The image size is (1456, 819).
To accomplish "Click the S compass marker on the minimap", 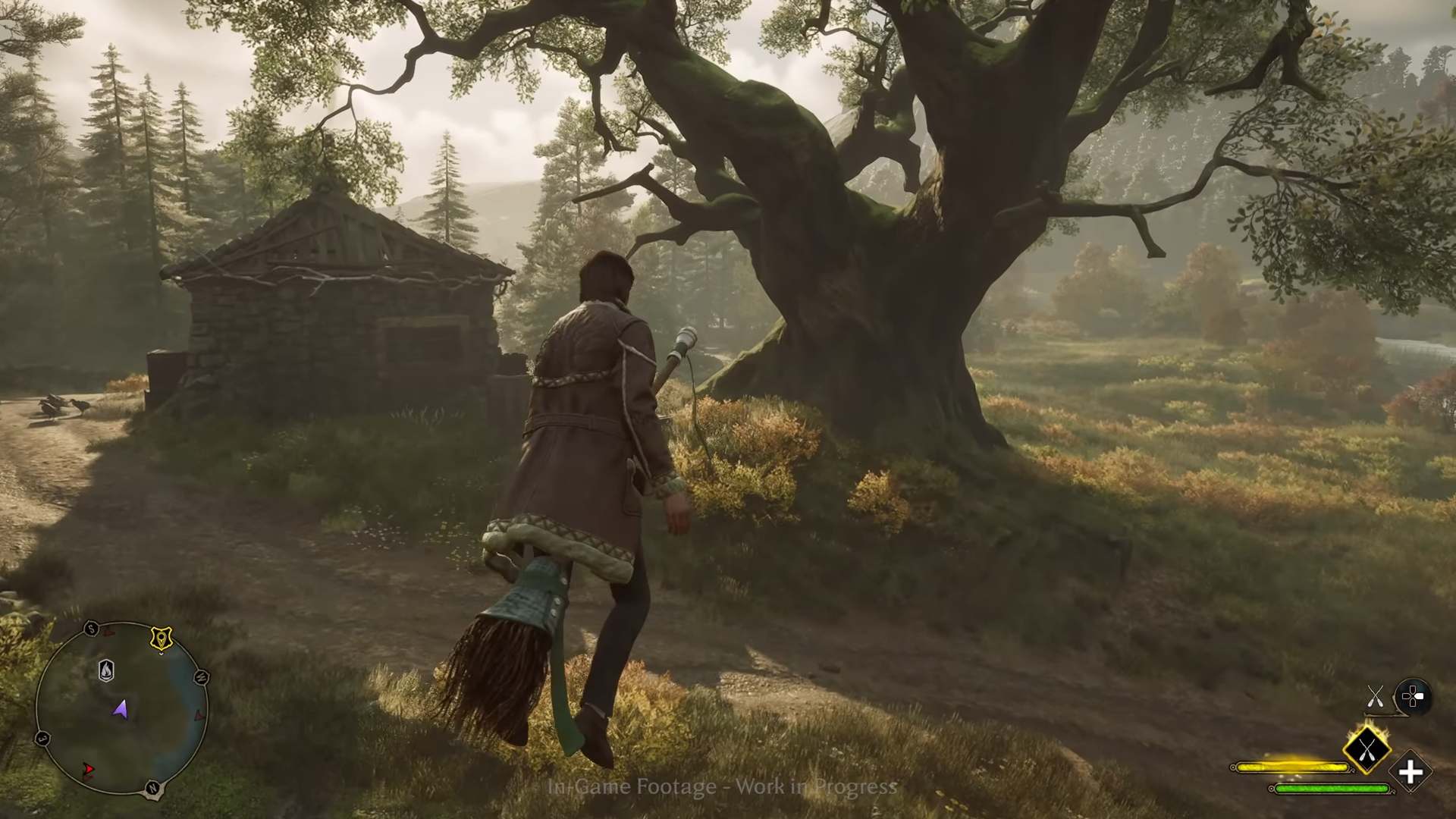I will pos(90,628).
